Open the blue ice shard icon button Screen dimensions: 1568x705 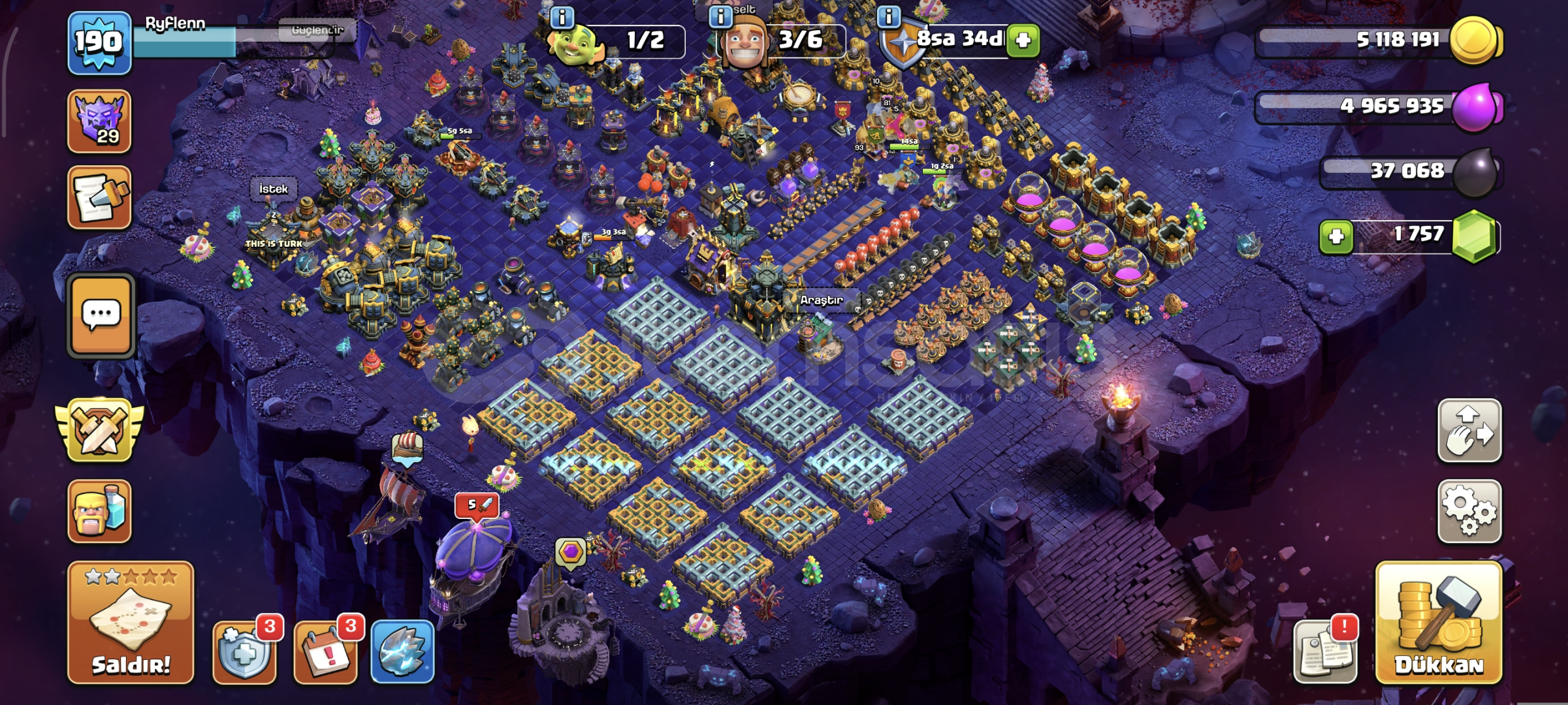click(402, 651)
